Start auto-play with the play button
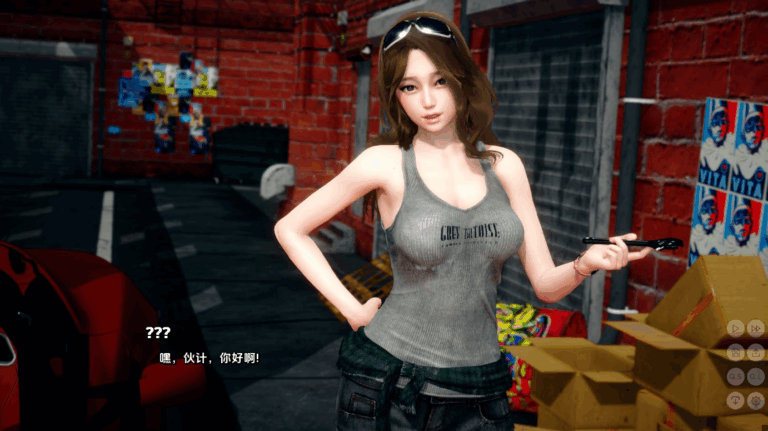 735,328
